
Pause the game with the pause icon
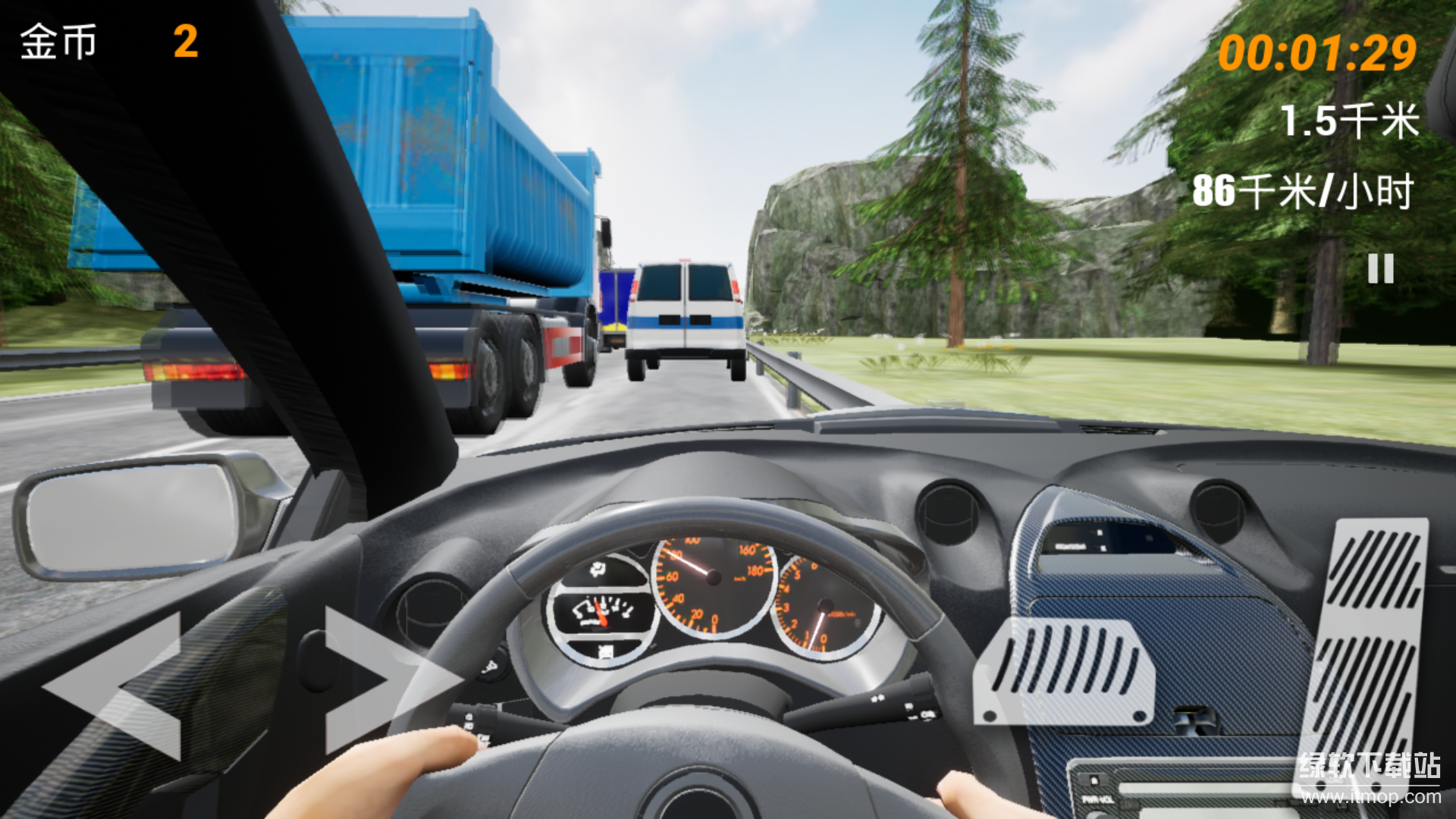(1380, 268)
